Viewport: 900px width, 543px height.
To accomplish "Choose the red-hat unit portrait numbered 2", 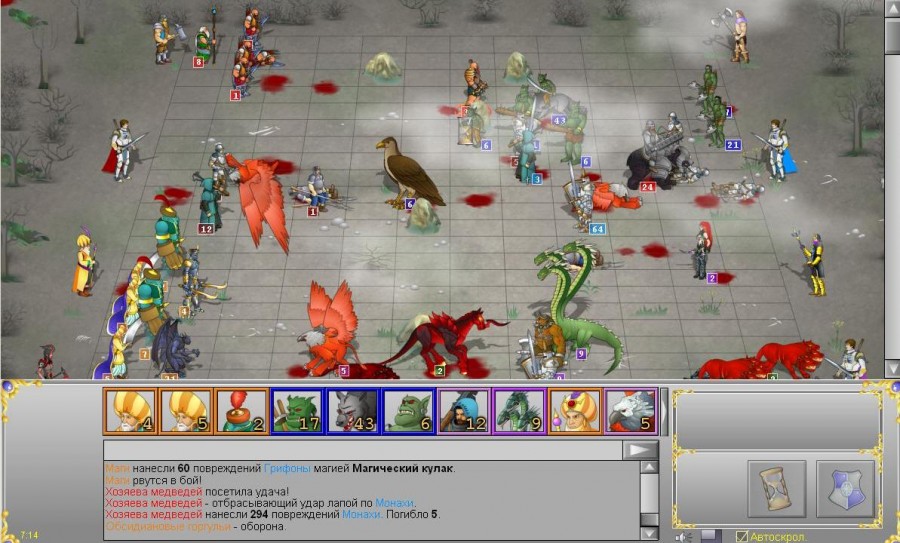I will tap(241, 410).
